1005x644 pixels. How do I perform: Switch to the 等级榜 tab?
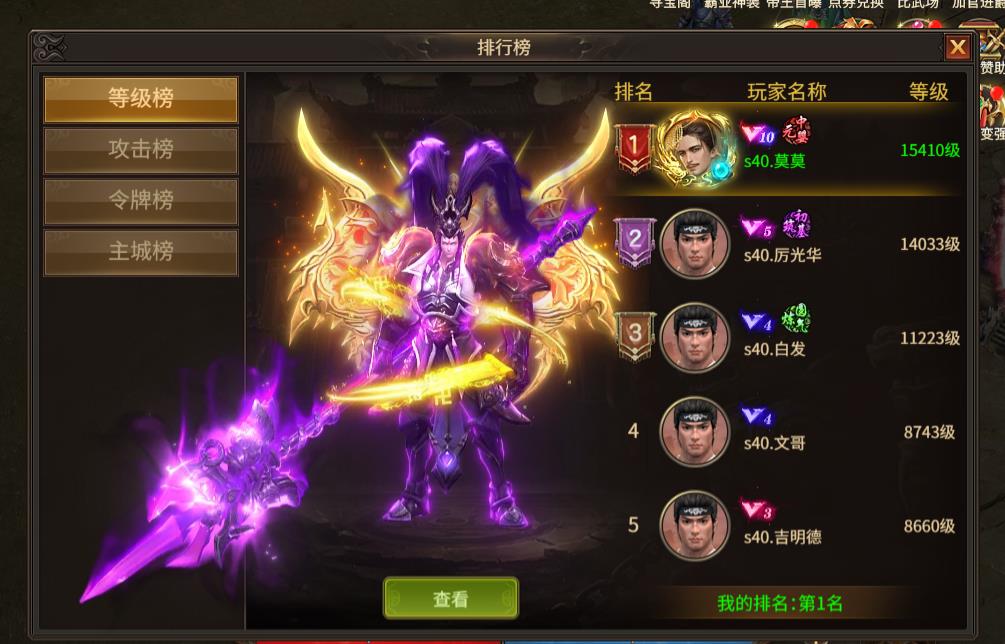(141, 99)
